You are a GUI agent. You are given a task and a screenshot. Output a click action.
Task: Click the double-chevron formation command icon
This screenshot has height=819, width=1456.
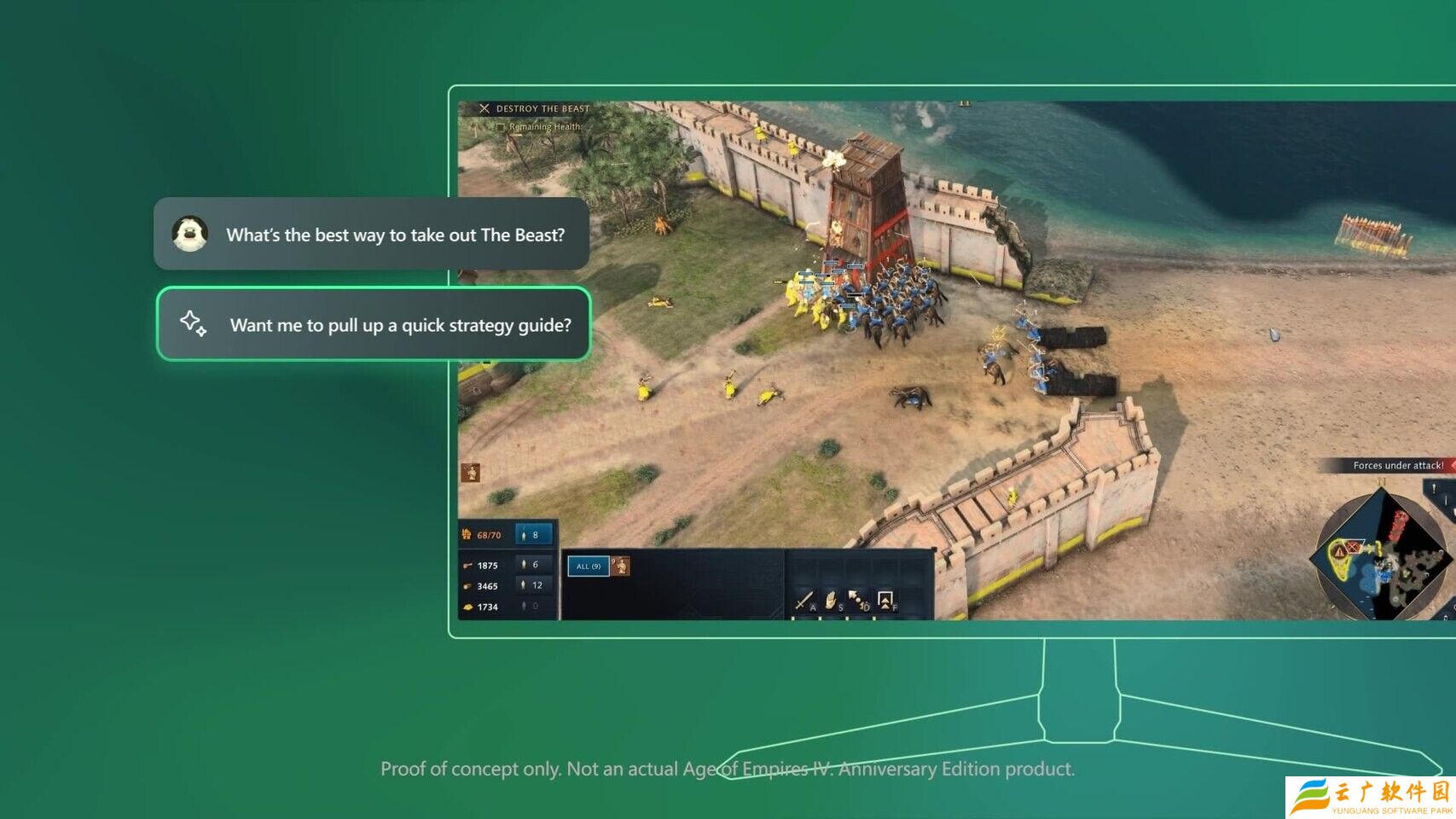(x=885, y=601)
